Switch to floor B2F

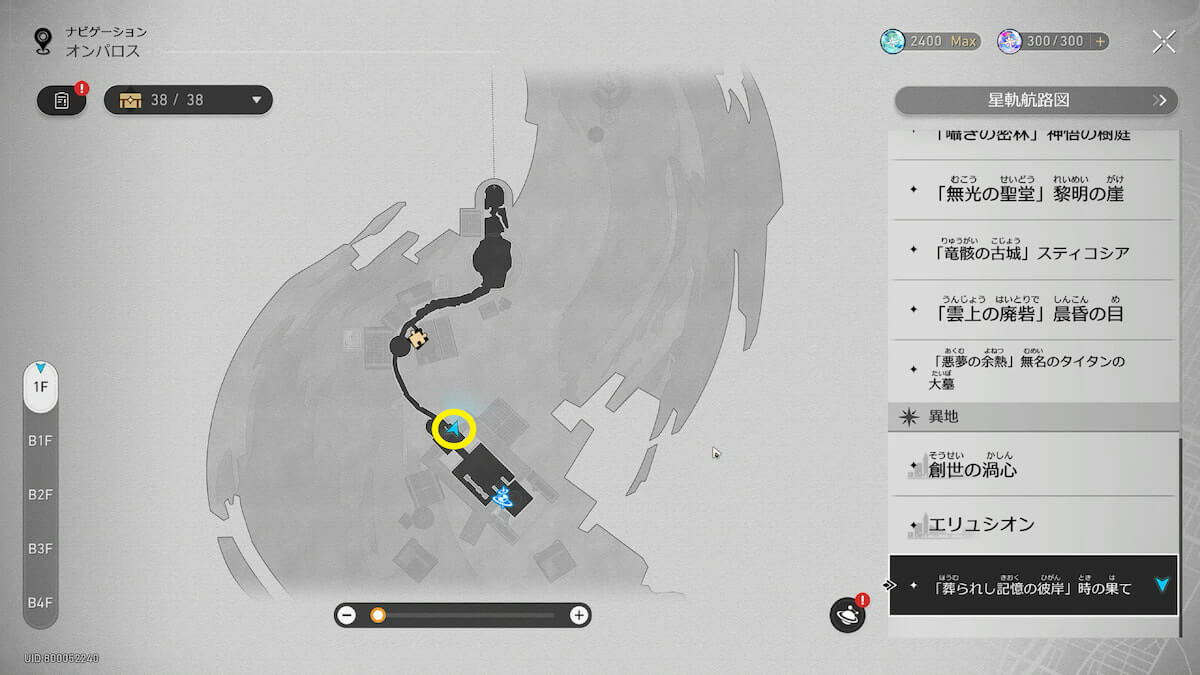click(x=41, y=495)
